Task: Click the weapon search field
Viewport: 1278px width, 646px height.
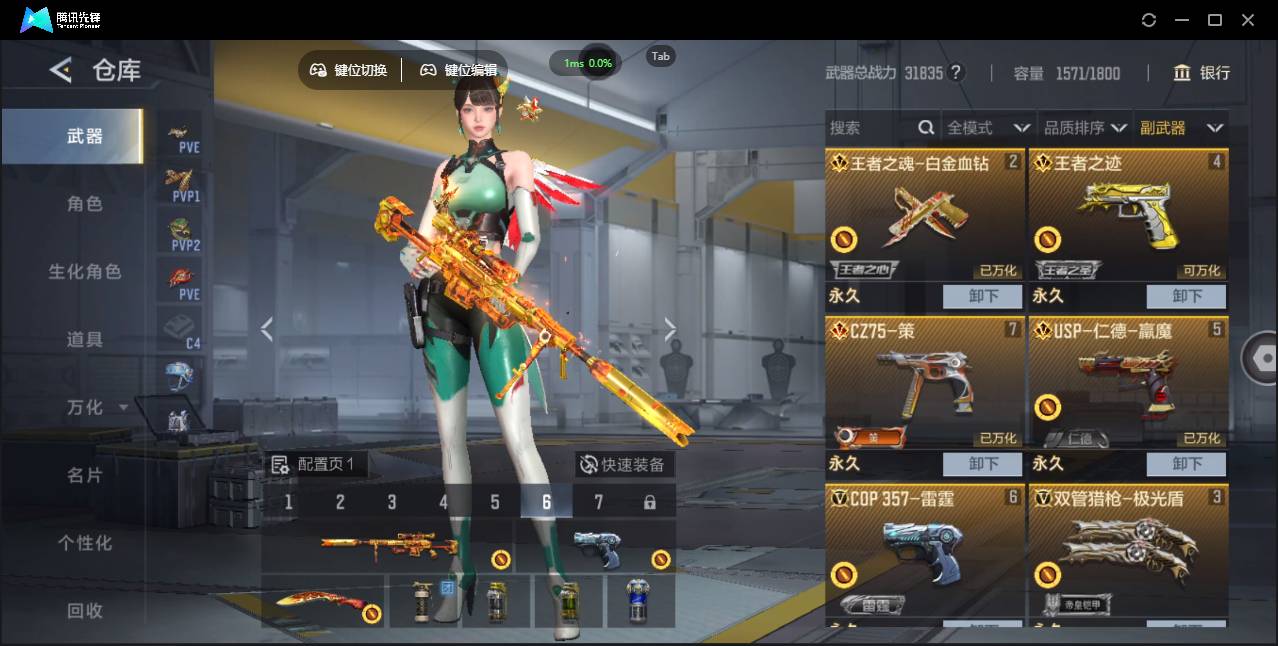Action: [x=870, y=128]
